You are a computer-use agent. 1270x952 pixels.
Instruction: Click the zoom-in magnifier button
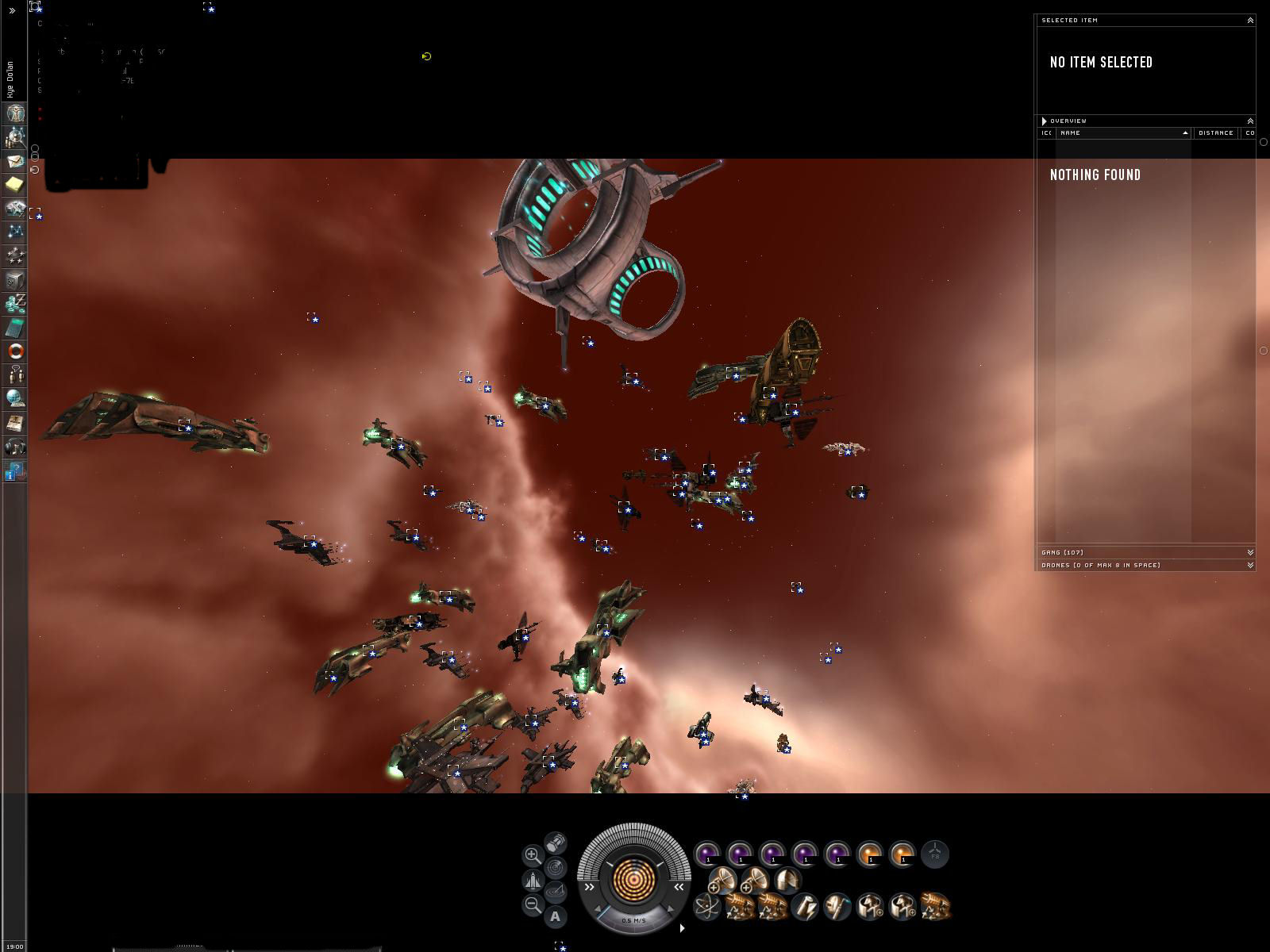[x=533, y=855]
